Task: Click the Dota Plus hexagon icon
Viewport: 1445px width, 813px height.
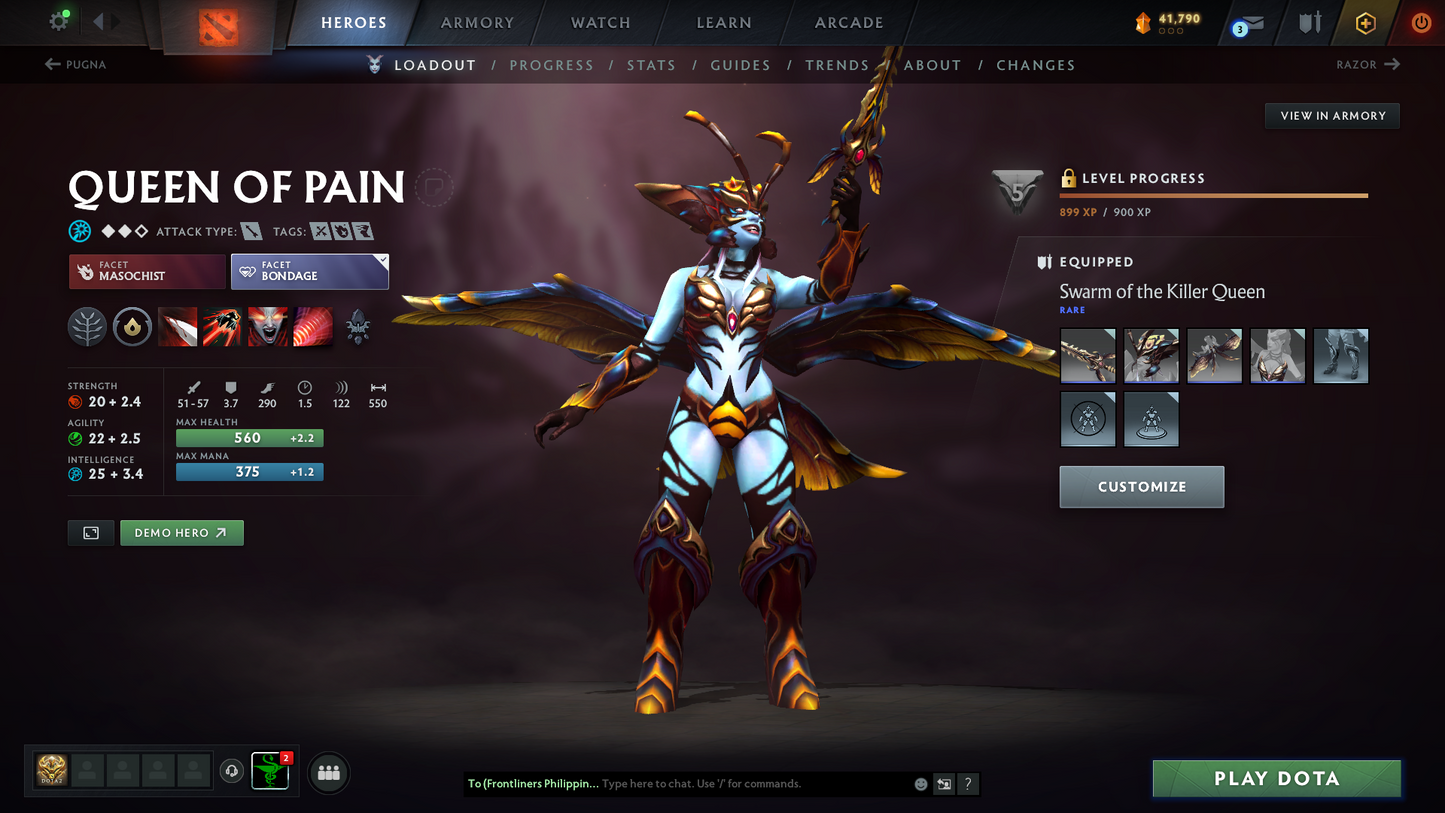Action: (1366, 22)
